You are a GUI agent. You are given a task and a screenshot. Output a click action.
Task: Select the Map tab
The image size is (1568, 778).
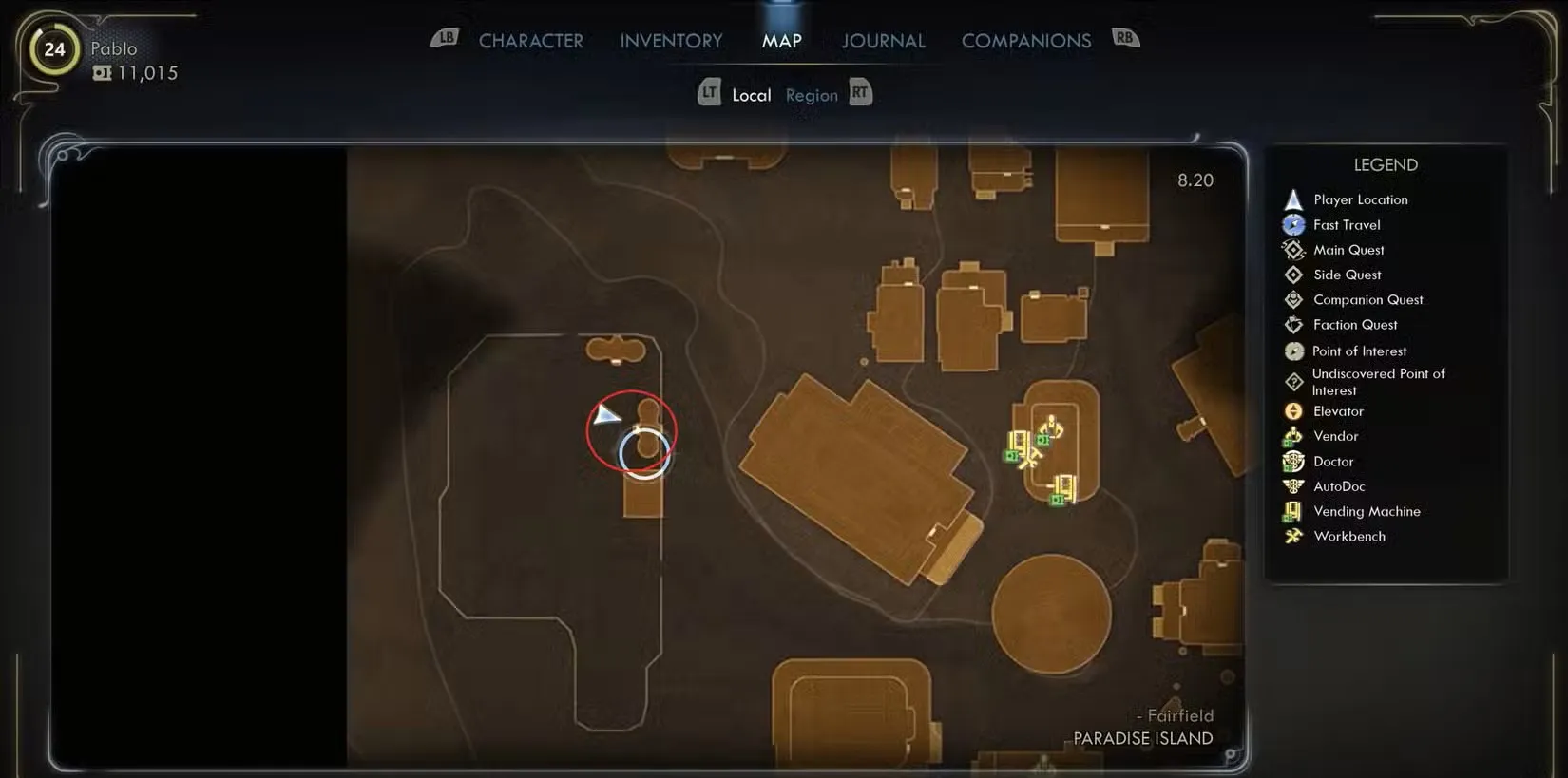coord(781,41)
